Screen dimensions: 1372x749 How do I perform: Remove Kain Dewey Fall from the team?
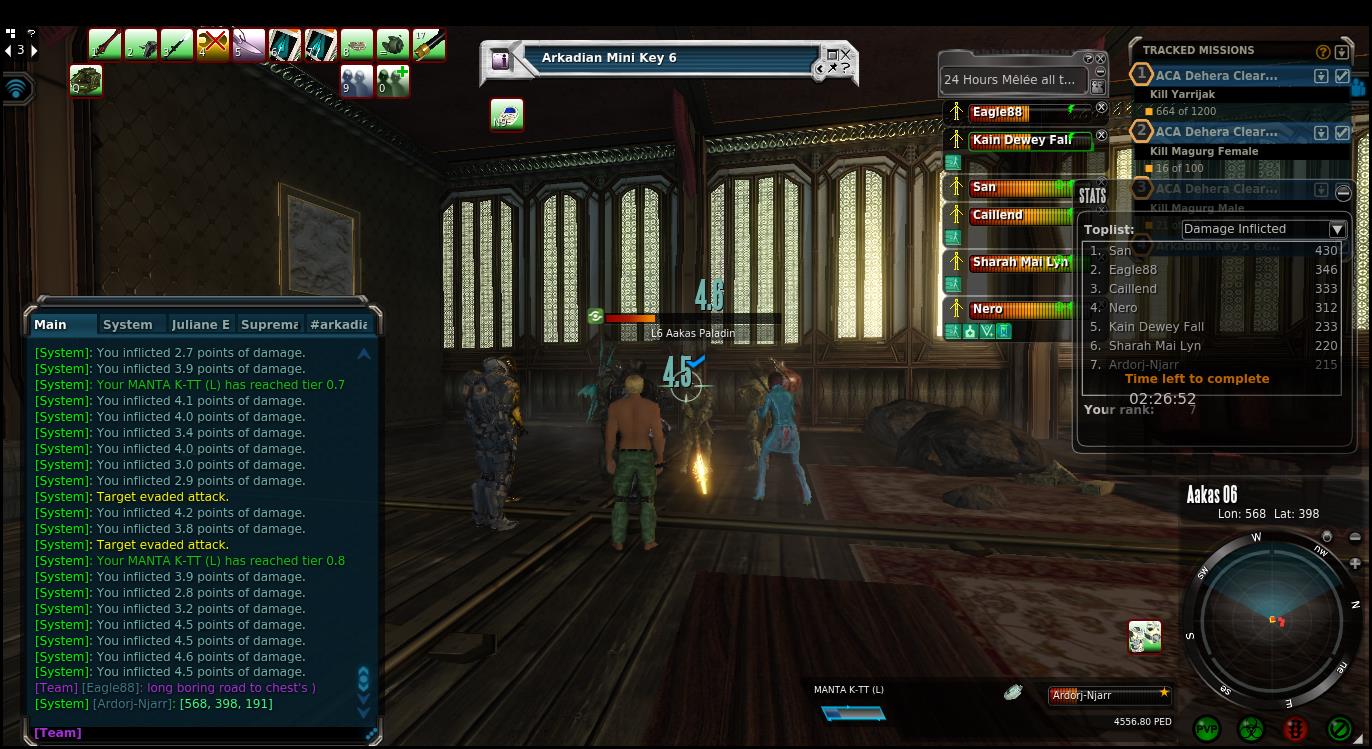pyautogui.click(x=1101, y=136)
